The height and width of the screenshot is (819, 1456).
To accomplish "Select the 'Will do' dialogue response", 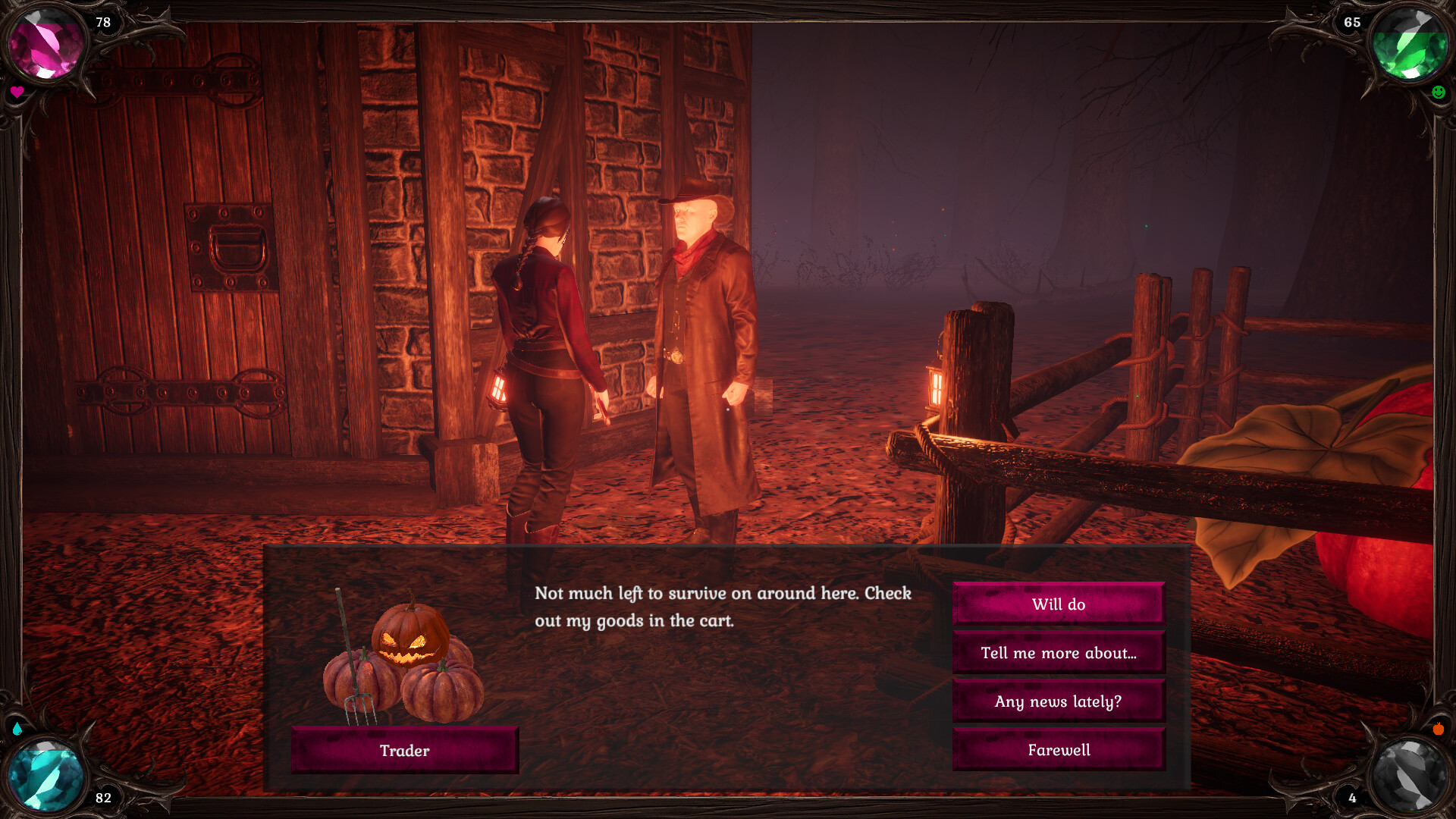I will (x=1058, y=604).
